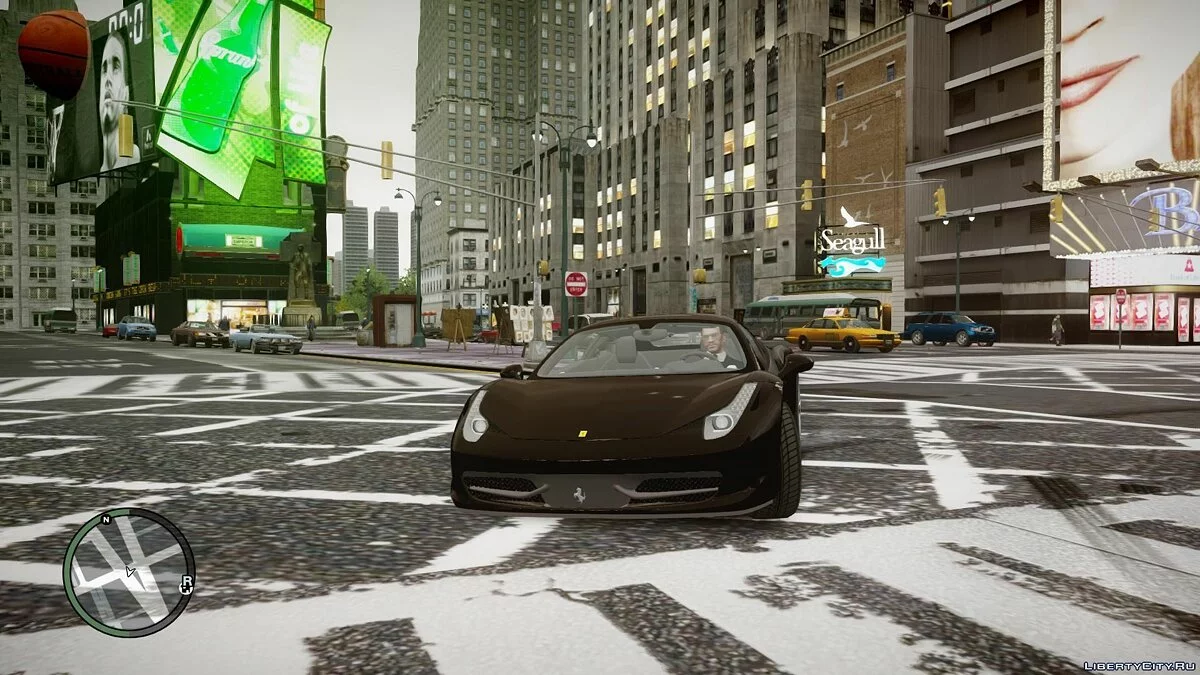Select the north N marker on the minimap

106,520
